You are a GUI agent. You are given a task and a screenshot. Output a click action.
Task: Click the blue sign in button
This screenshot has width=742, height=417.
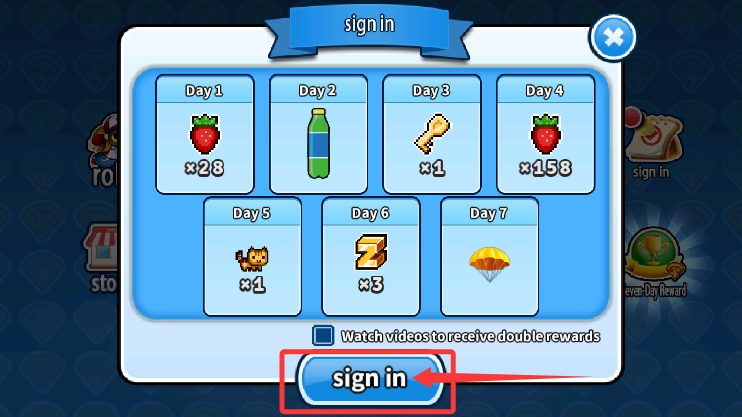coord(369,378)
